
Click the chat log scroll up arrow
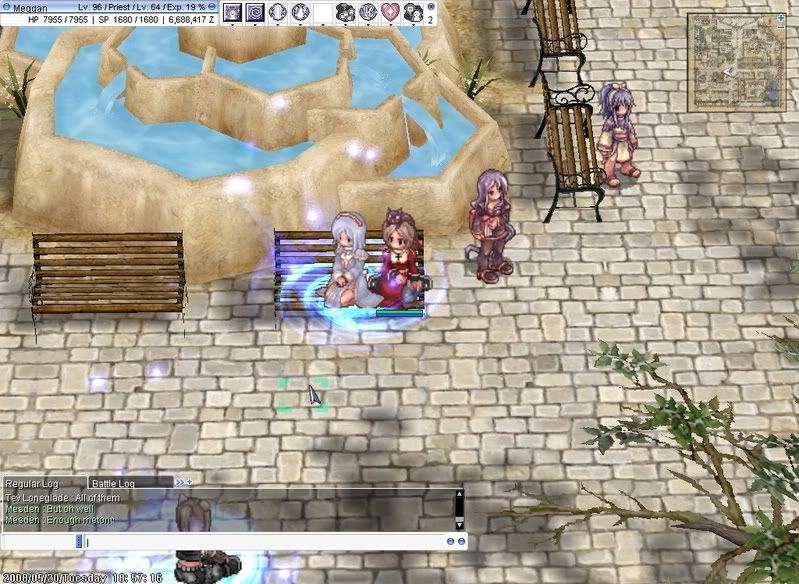tap(460, 494)
